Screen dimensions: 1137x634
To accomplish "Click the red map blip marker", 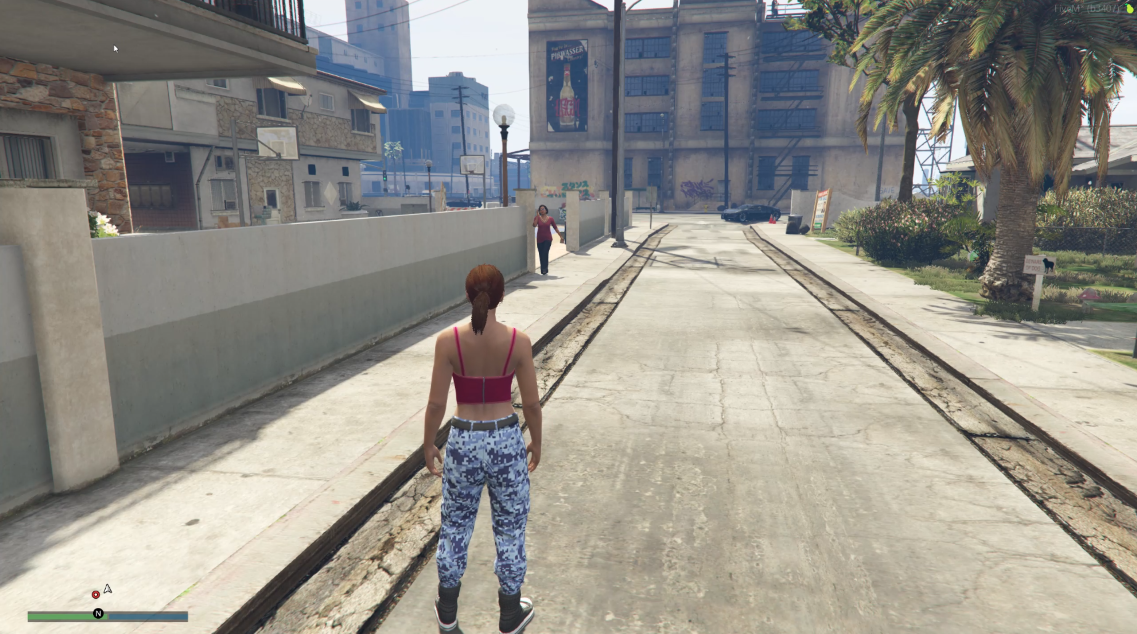I will pyautogui.click(x=96, y=595).
